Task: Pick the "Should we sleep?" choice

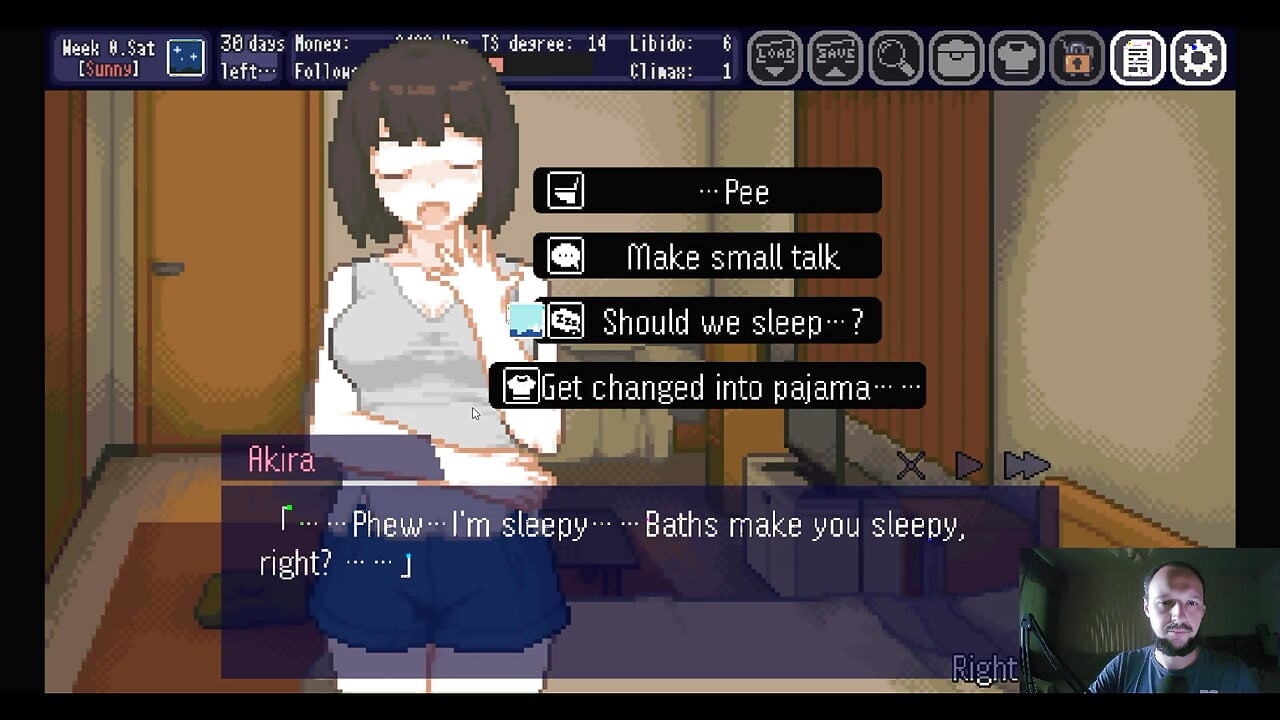Action: (707, 322)
